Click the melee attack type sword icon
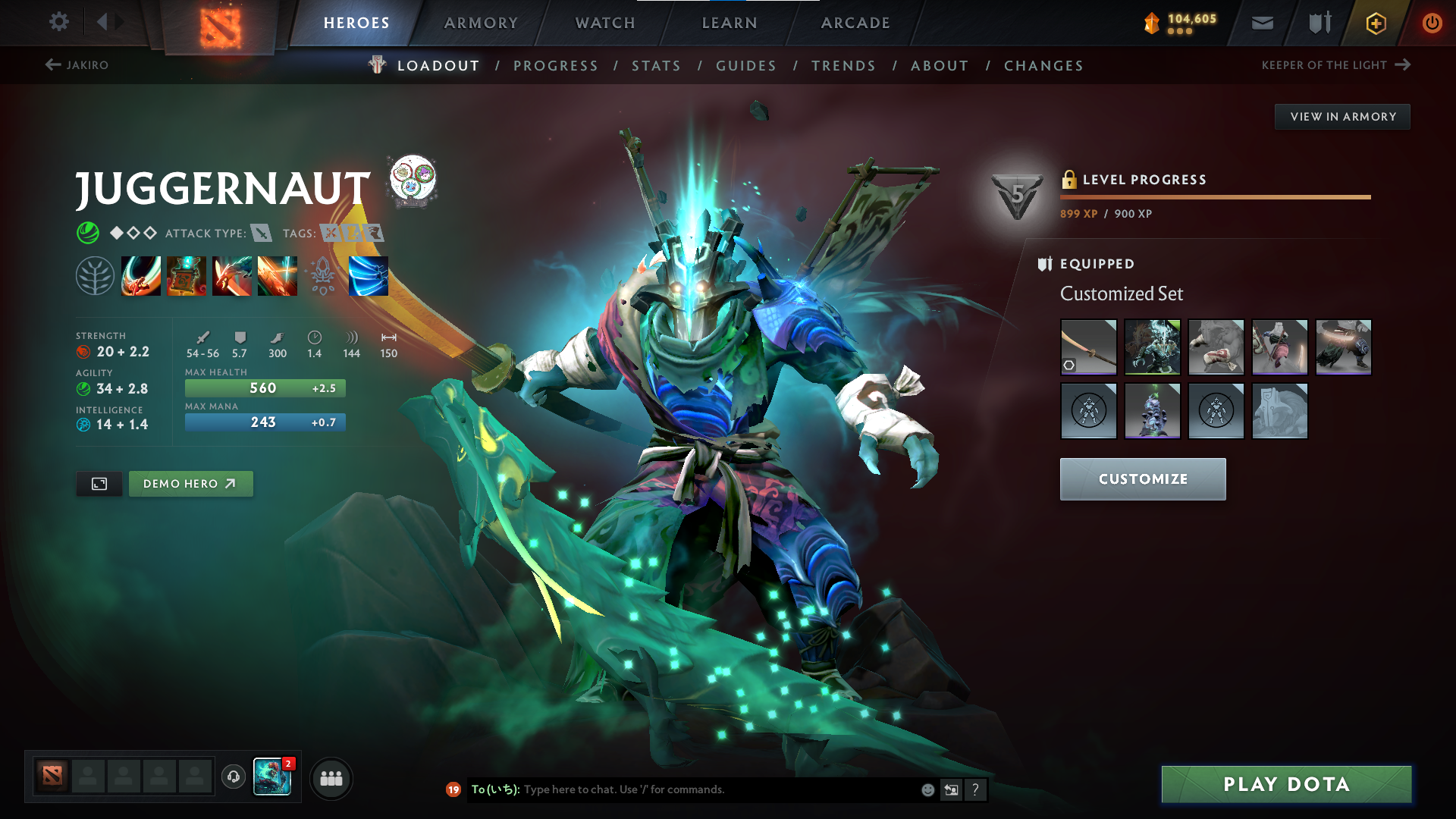 tap(262, 234)
